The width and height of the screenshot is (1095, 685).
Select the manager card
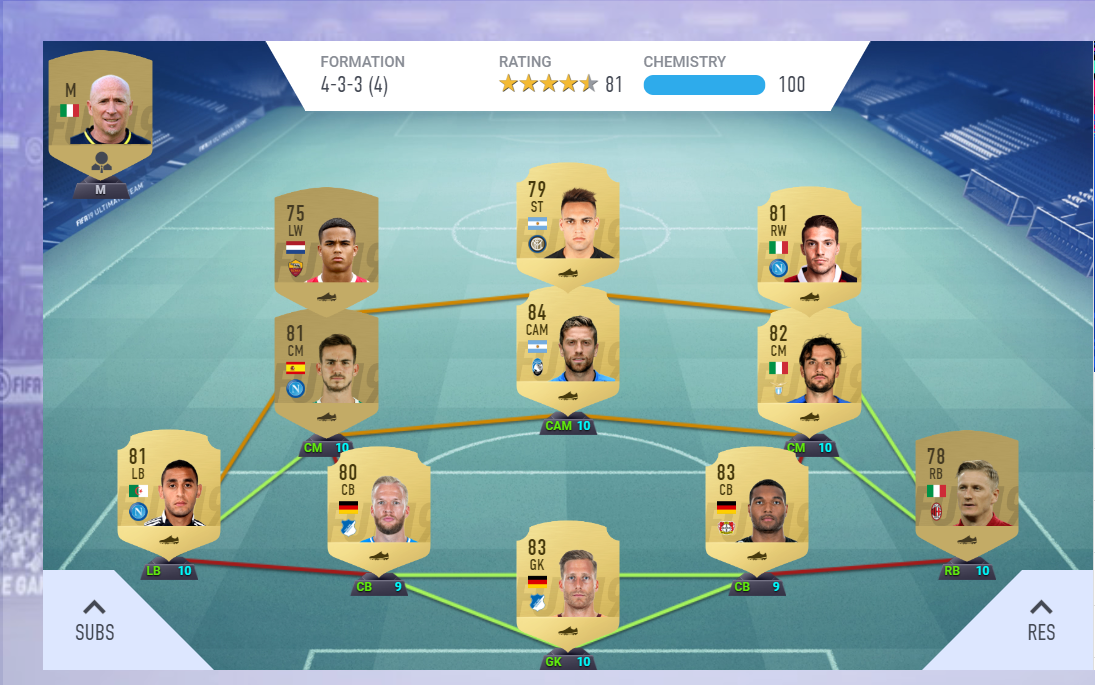click(x=100, y=110)
